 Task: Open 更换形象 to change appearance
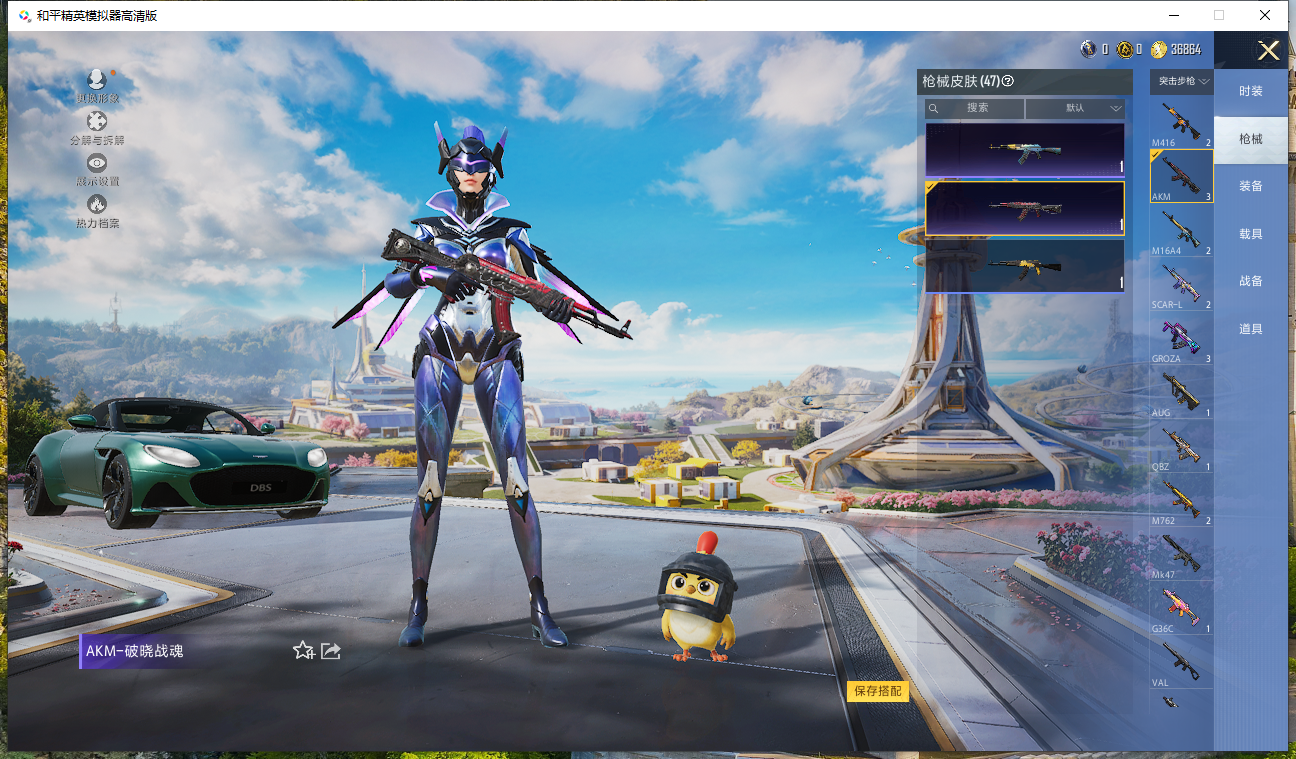[97, 86]
